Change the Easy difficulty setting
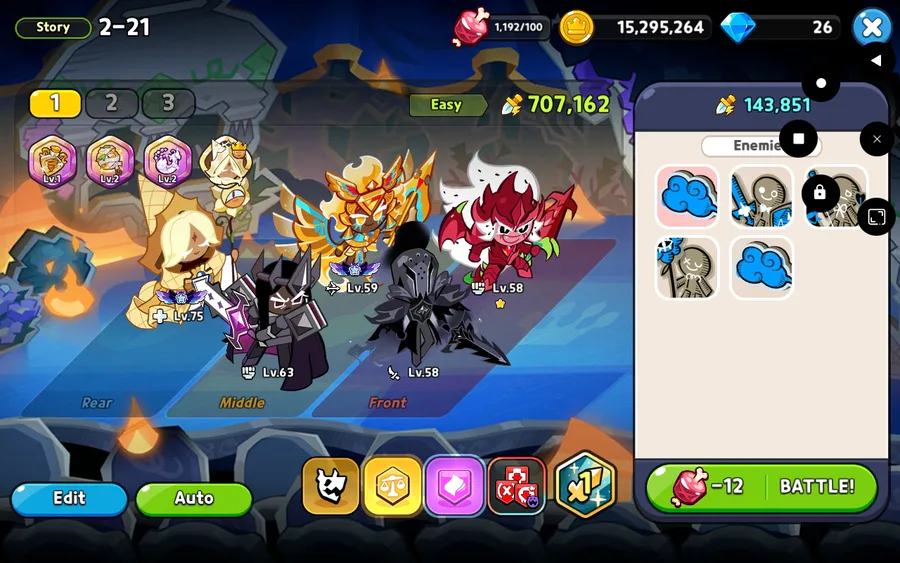 pyautogui.click(x=447, y=105)
